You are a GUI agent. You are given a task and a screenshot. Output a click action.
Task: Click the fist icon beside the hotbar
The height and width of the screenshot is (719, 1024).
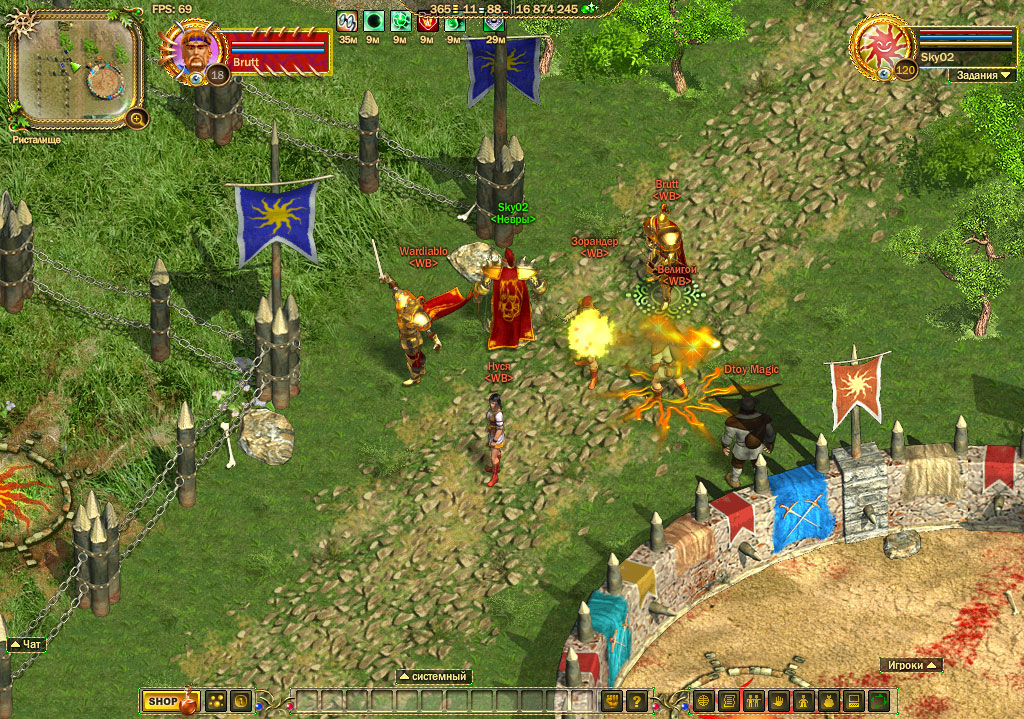coord(611,702)
